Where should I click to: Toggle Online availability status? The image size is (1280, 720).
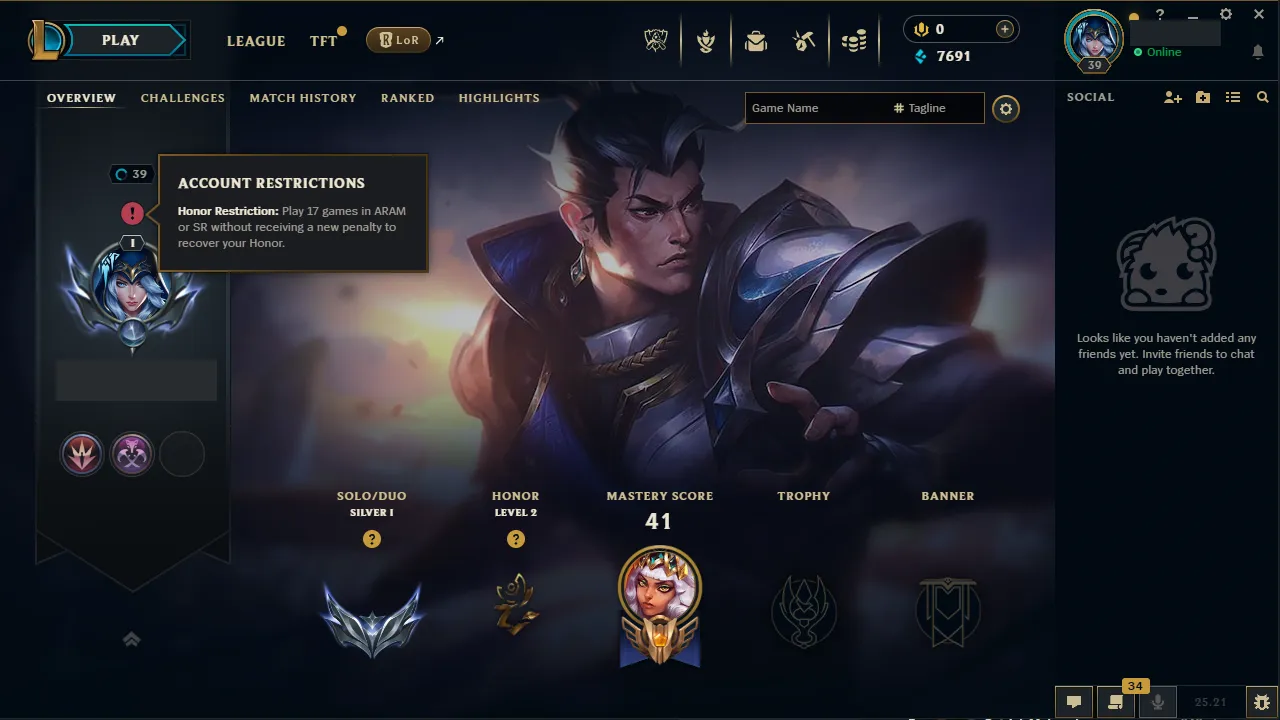1159,52
